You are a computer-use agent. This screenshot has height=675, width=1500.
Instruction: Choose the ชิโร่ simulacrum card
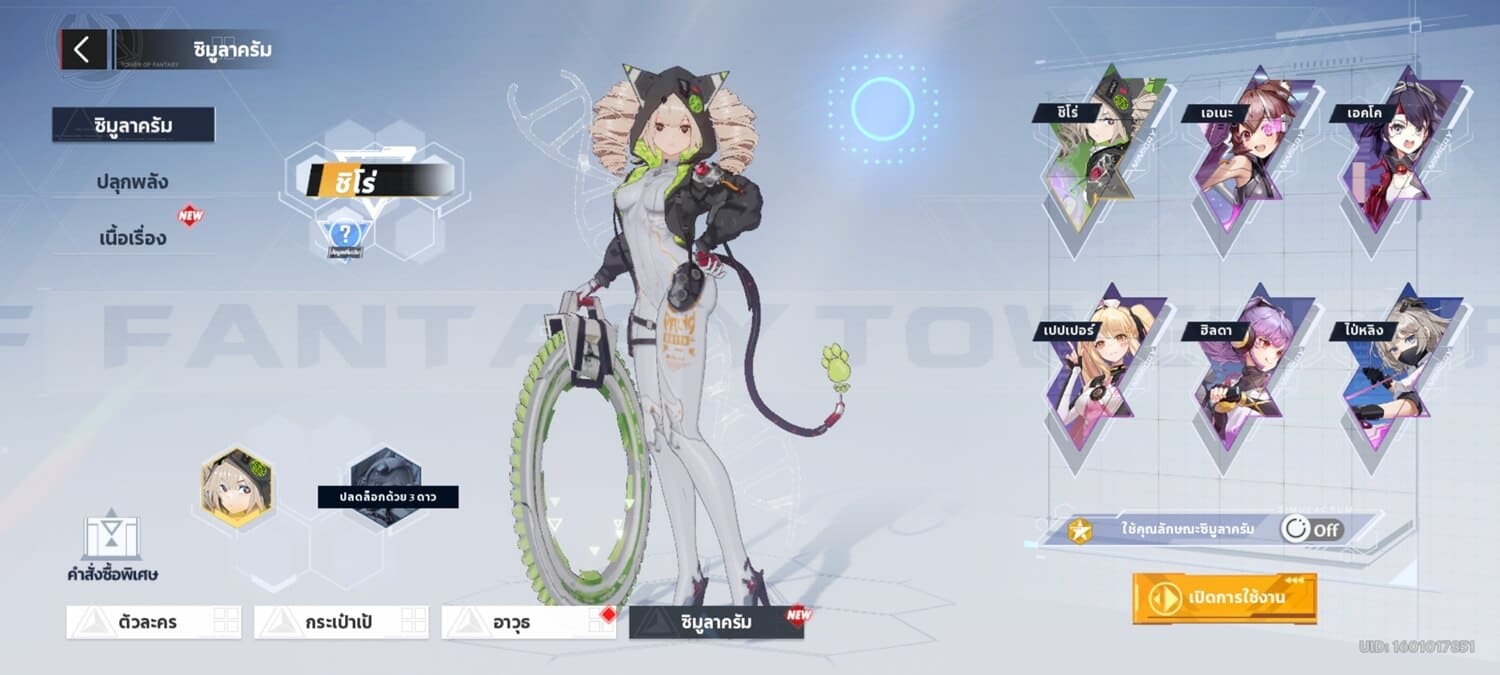[x=1091, y=150]
